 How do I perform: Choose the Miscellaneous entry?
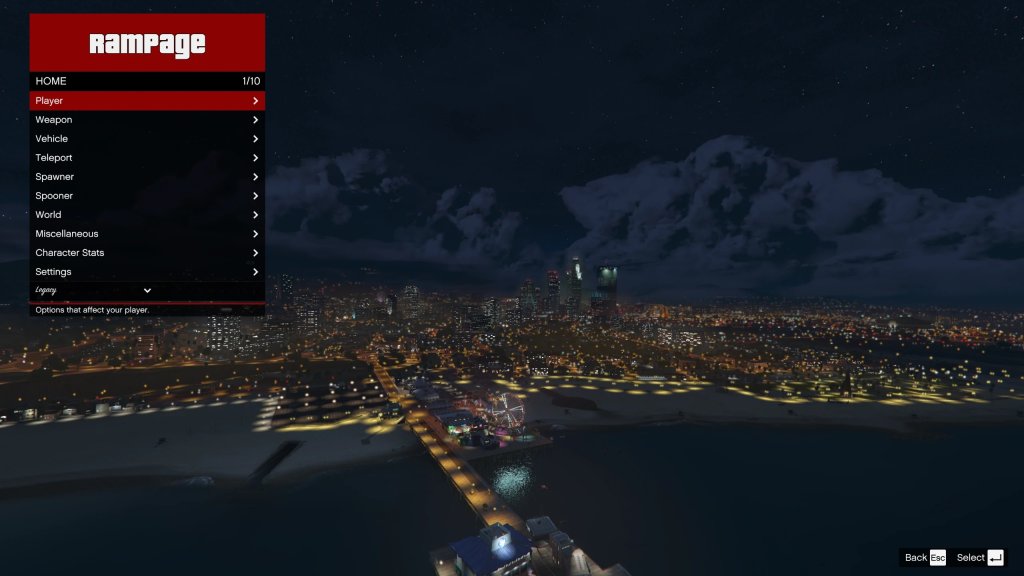coord(147,234)
